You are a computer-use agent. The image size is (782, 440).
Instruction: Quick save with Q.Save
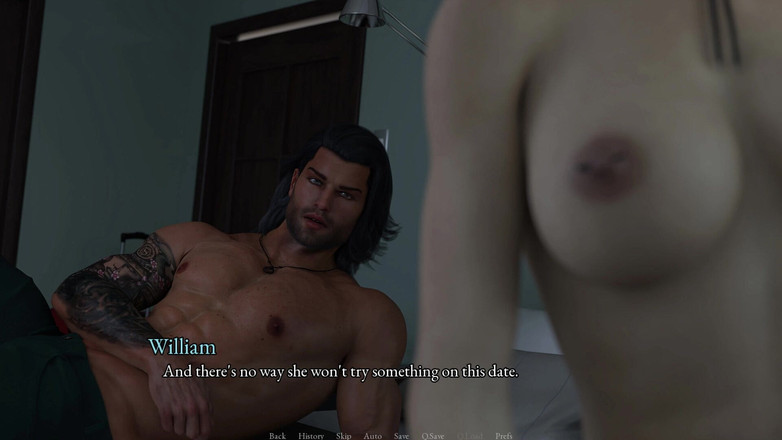pos(433,435)
